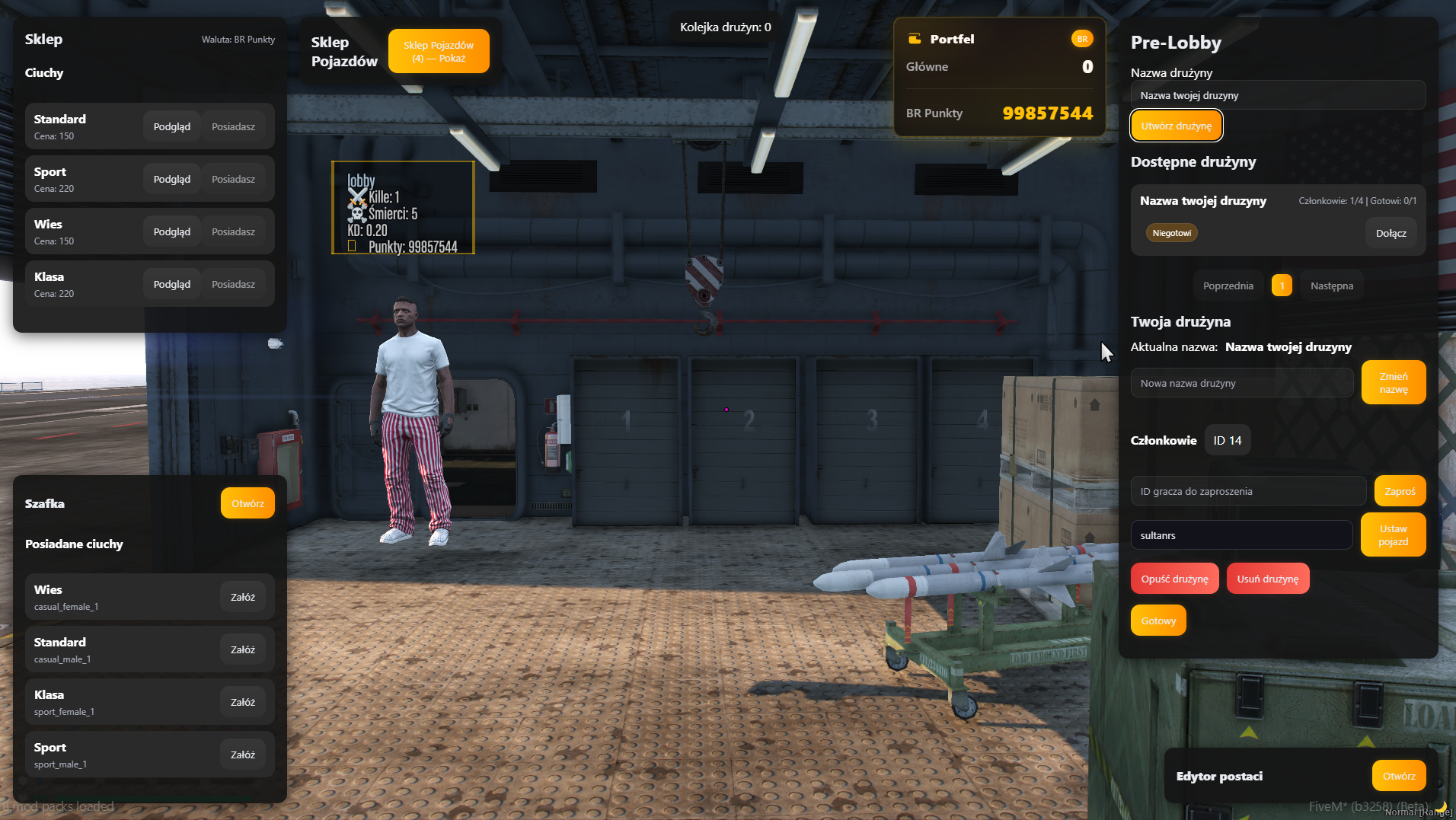Open the Szafka wardrobe

point(247,503)
